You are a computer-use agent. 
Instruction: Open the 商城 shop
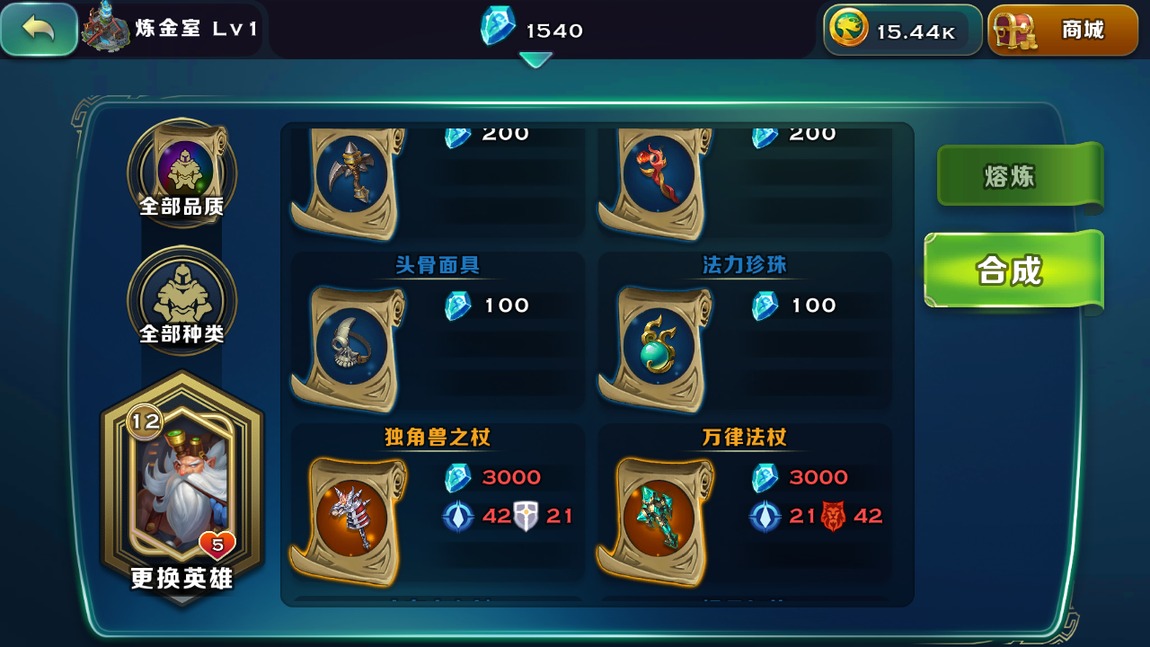coord(1062,30)
